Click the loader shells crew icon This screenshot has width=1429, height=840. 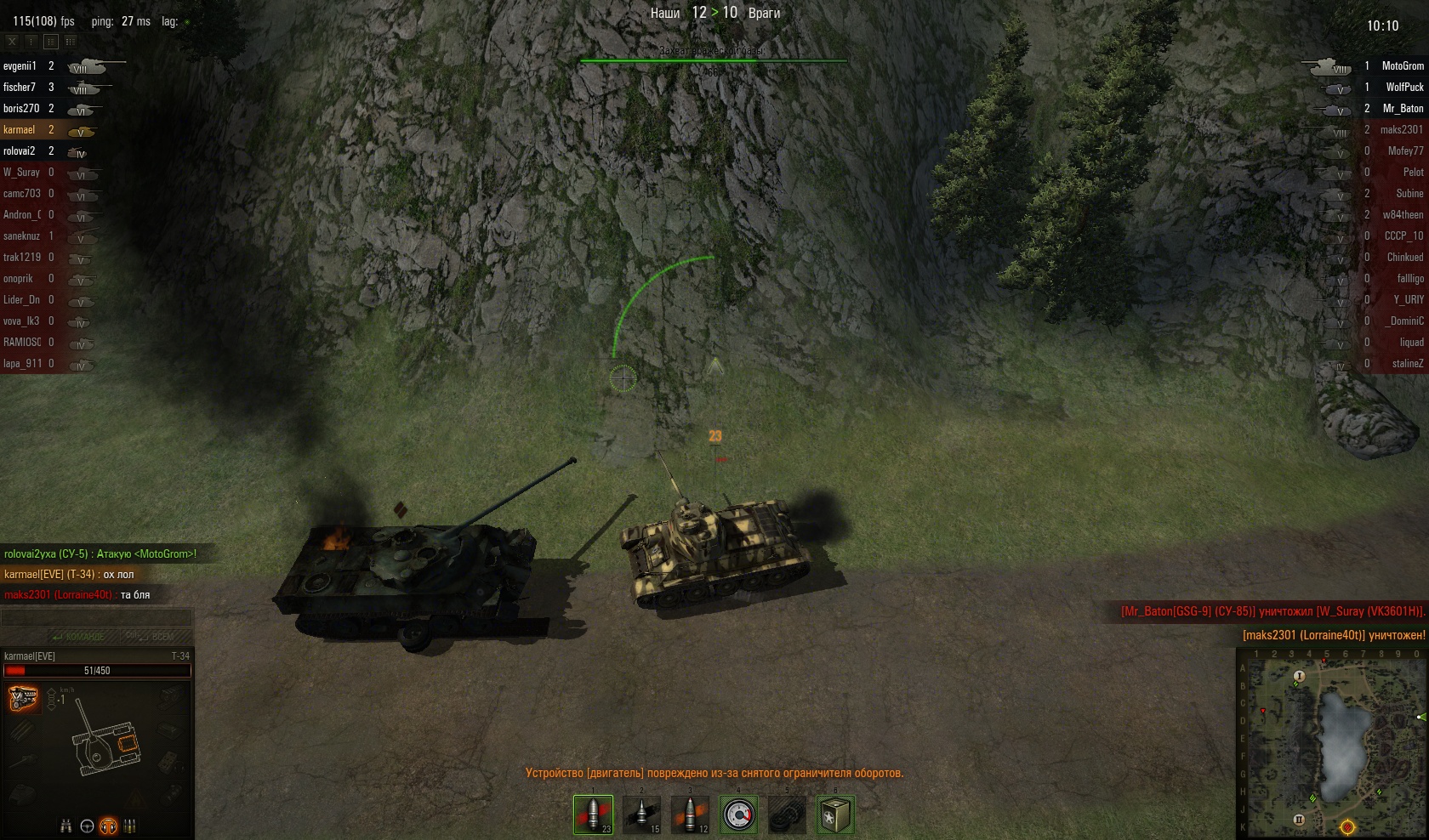[130, 826]
